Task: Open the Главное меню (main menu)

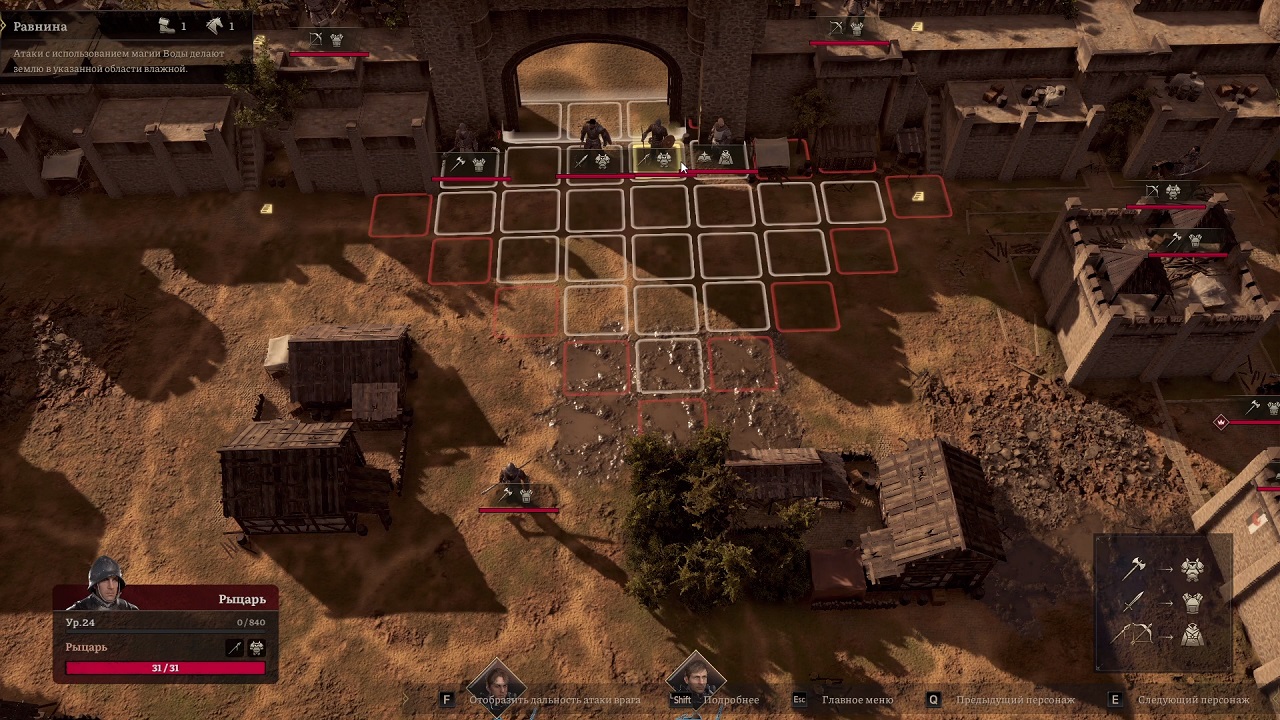Action: [857, 700]
